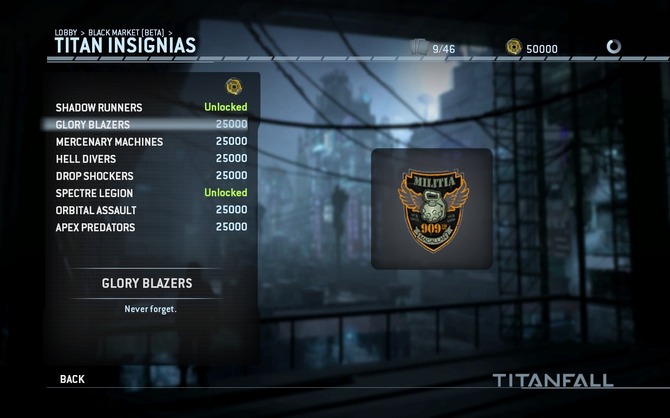Return to Lobby via the breadcrumb
The image size is (670, 418).
pos(65,33)
